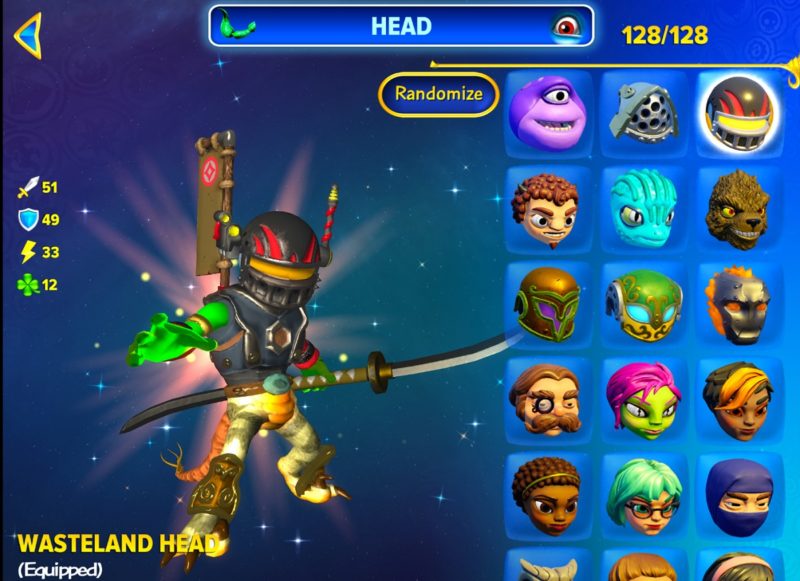This screenshot has height=581, width=800.
Task: Pick the pink-haired green-skinned girl head
Action: (642, 396)
